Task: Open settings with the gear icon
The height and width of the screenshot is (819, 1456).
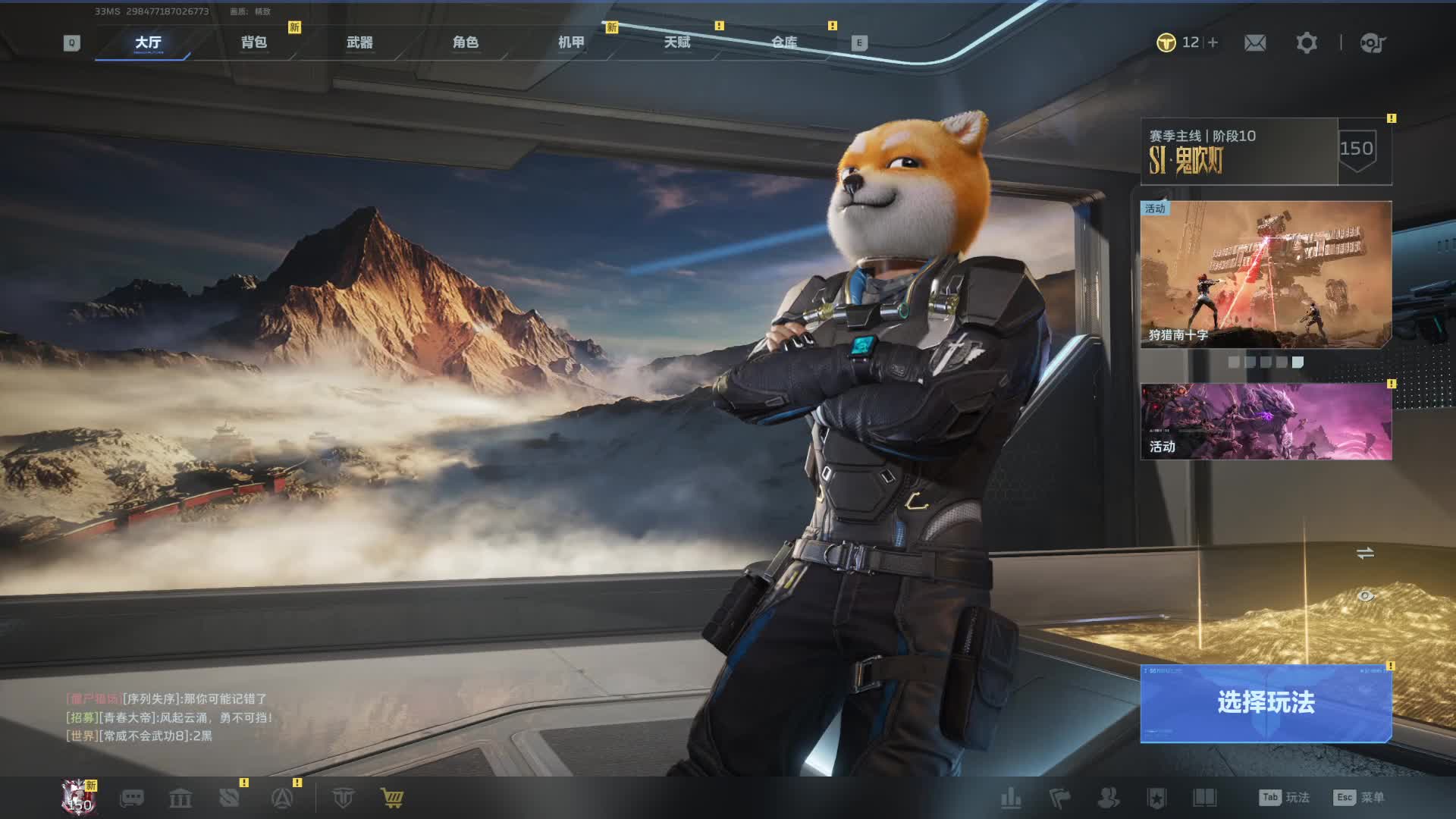Action: coord(1307,43)
